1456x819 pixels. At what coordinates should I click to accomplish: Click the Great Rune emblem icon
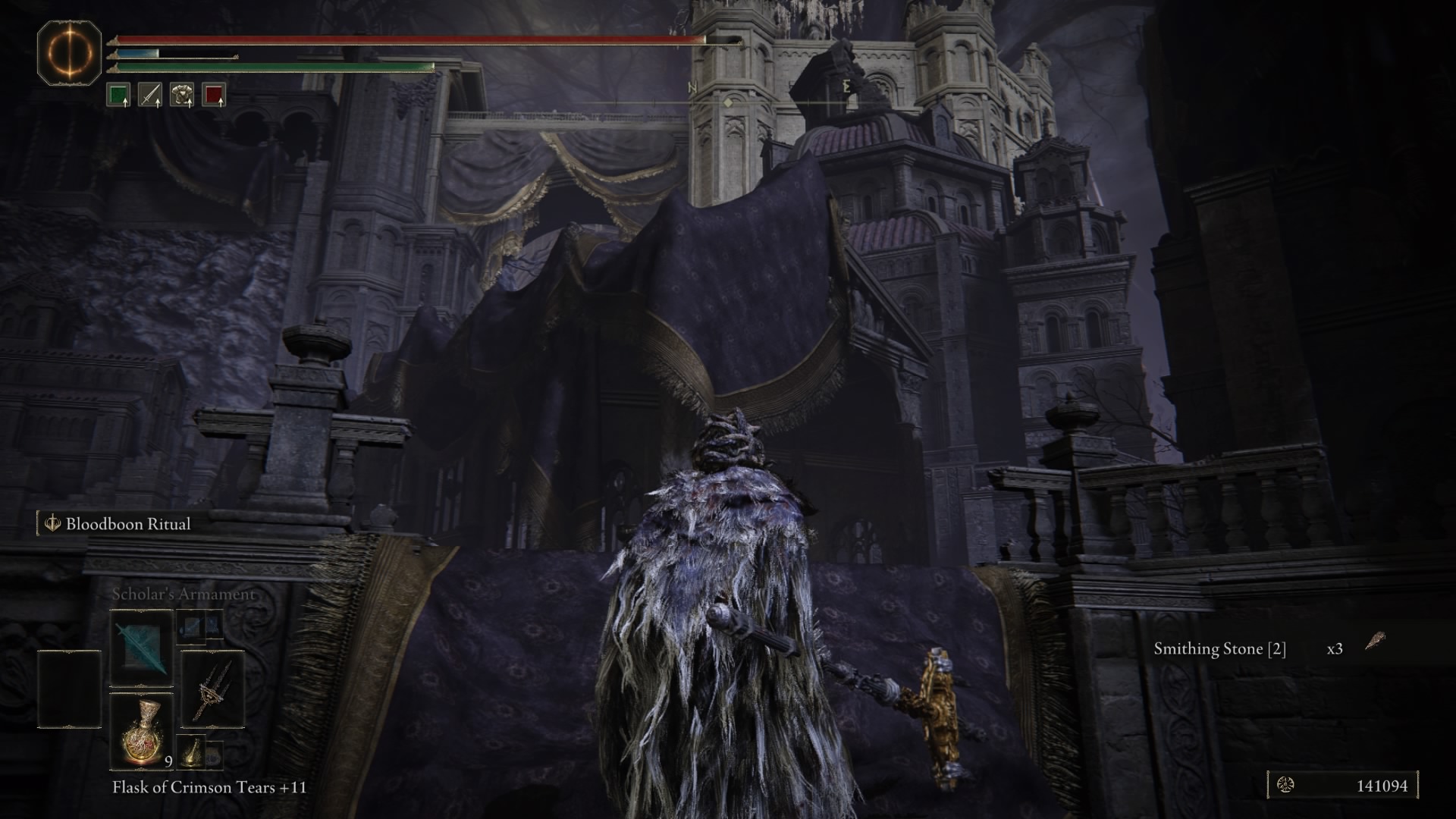pos(70,53)
